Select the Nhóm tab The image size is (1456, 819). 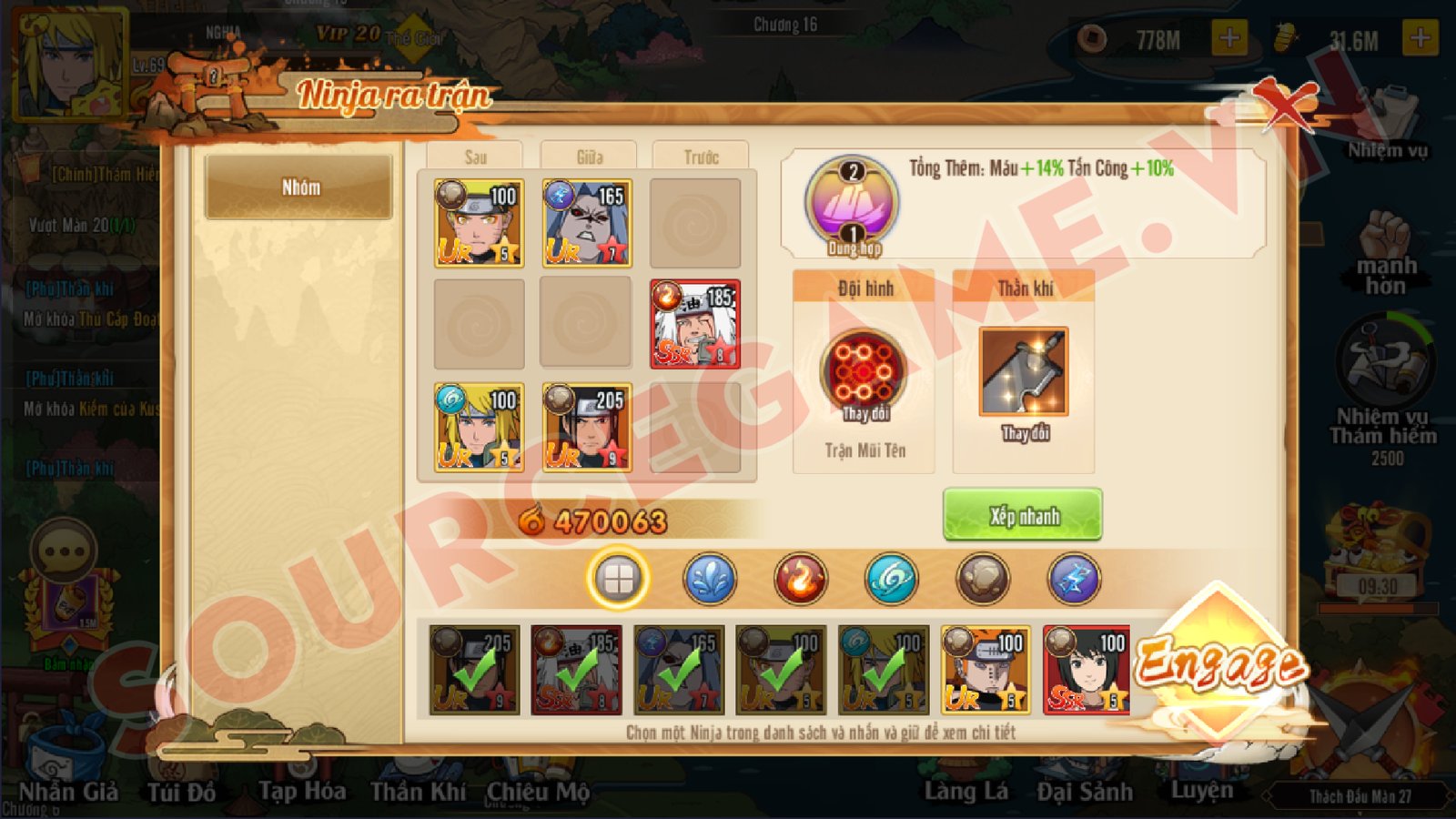pyautogui.click(x=299, y=187)
